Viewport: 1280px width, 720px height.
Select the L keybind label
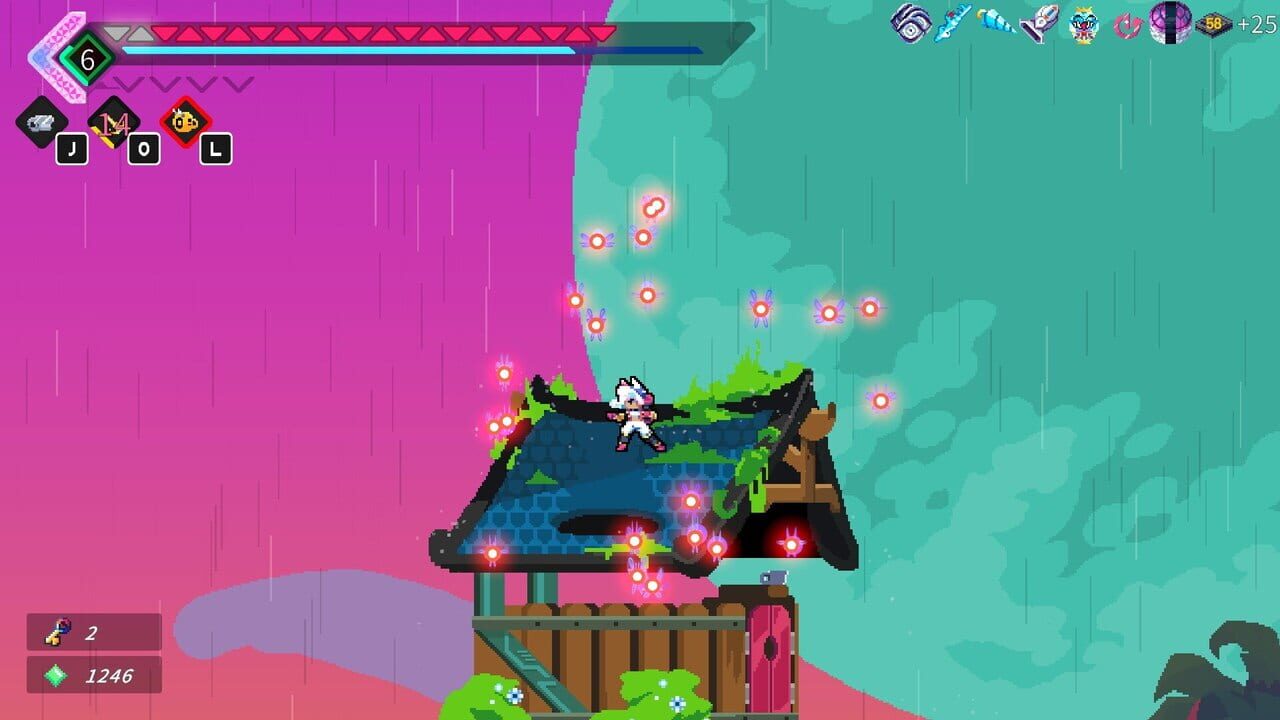[215, 148]
